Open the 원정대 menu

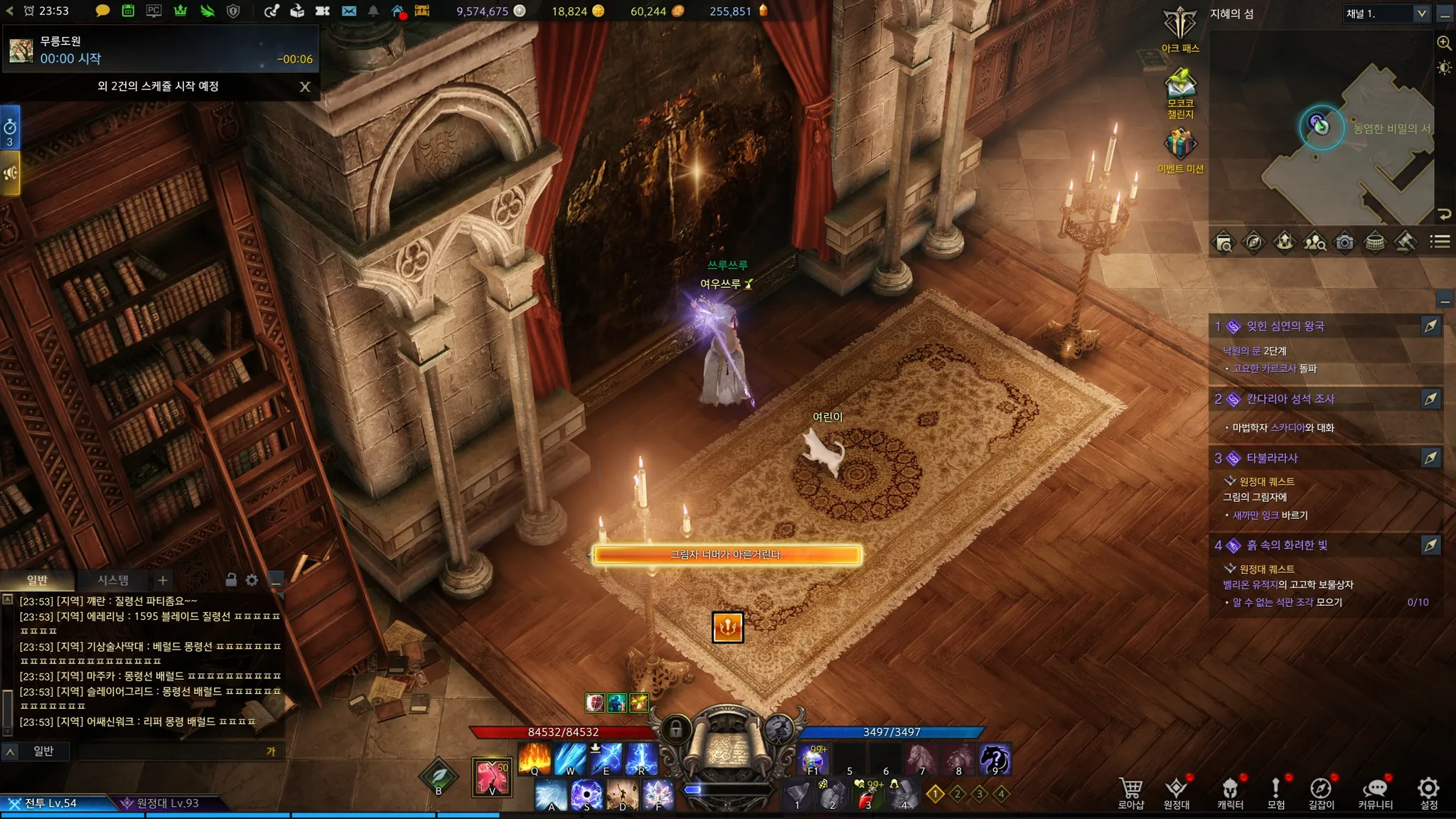tap(1177, 792)
